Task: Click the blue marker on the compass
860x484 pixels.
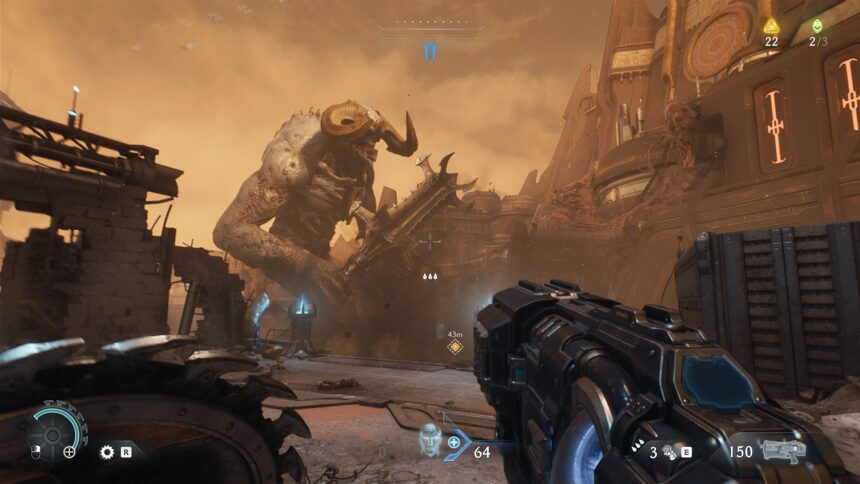Action: pos(429,51)
